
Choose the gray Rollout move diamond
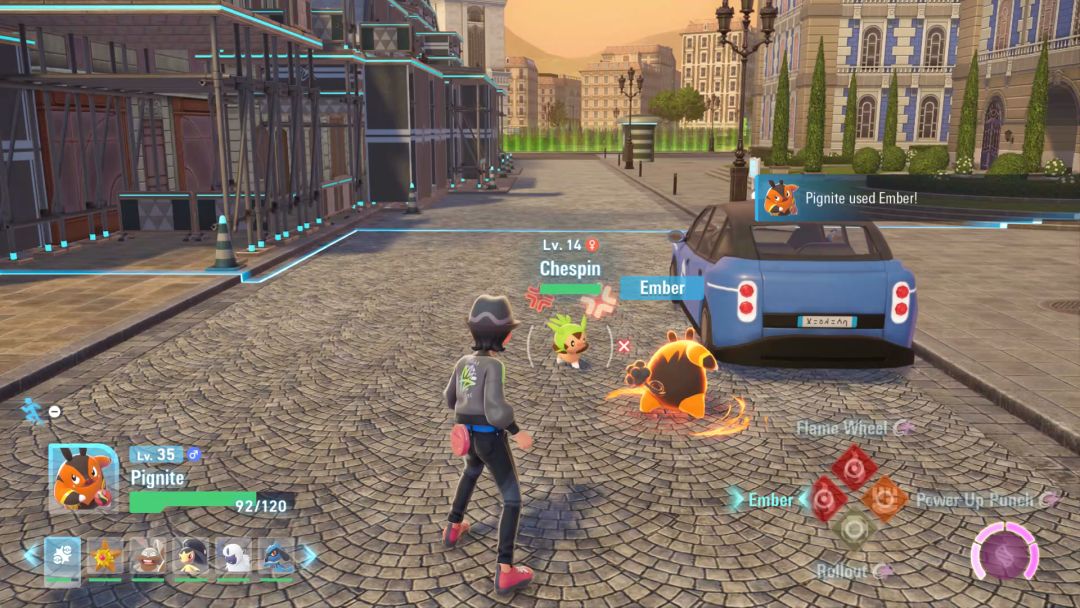tap(853, 529)
